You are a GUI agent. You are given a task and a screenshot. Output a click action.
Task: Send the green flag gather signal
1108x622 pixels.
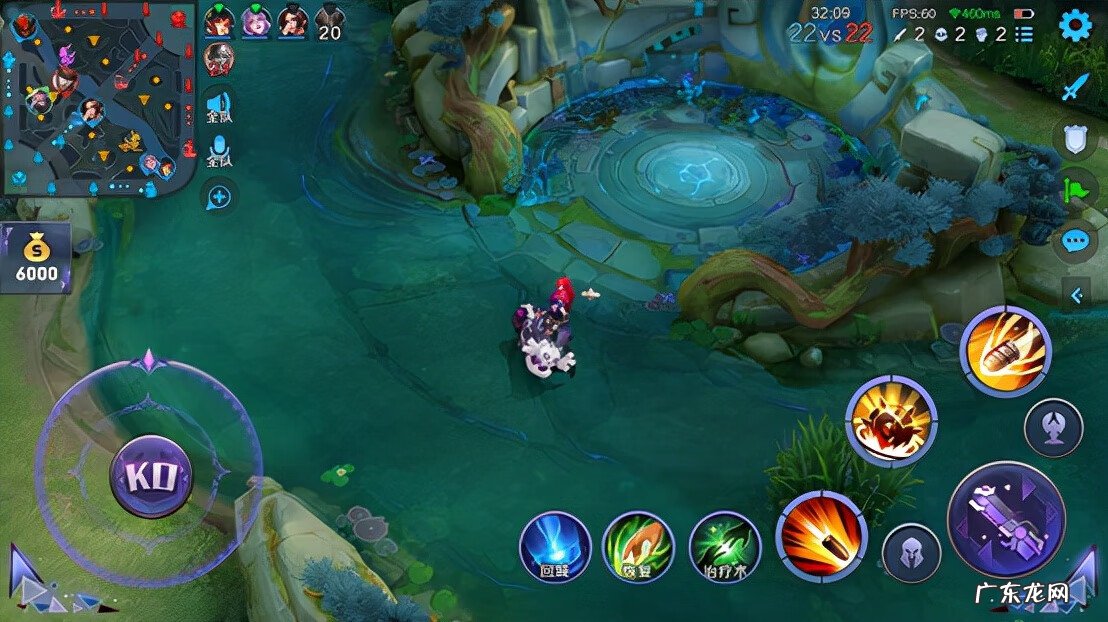[x=1075, y=188]
